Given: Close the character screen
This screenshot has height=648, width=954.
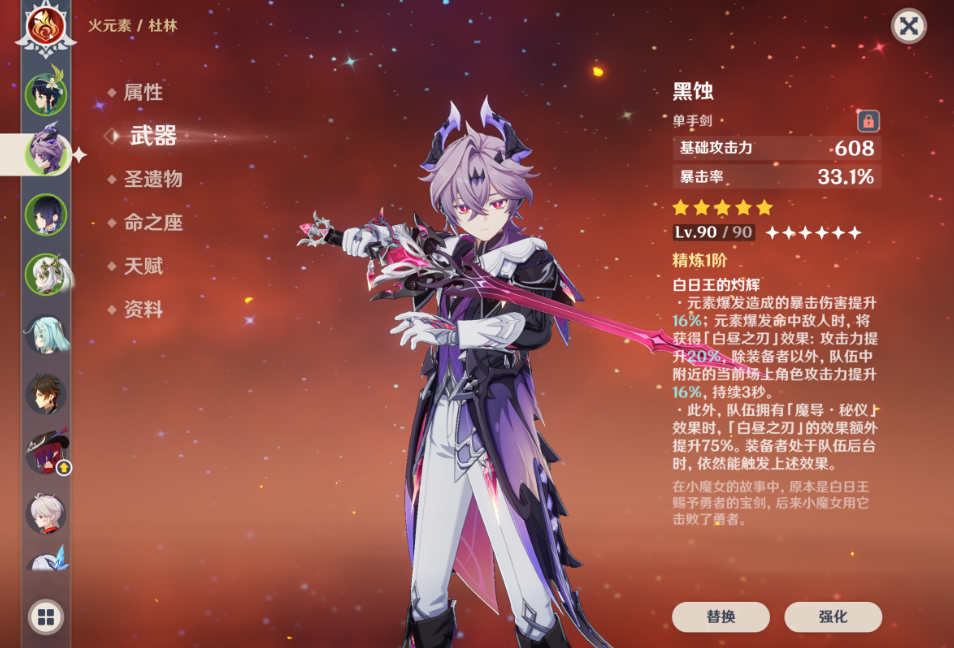Looking at the screenshot, I should pos(908,26).
